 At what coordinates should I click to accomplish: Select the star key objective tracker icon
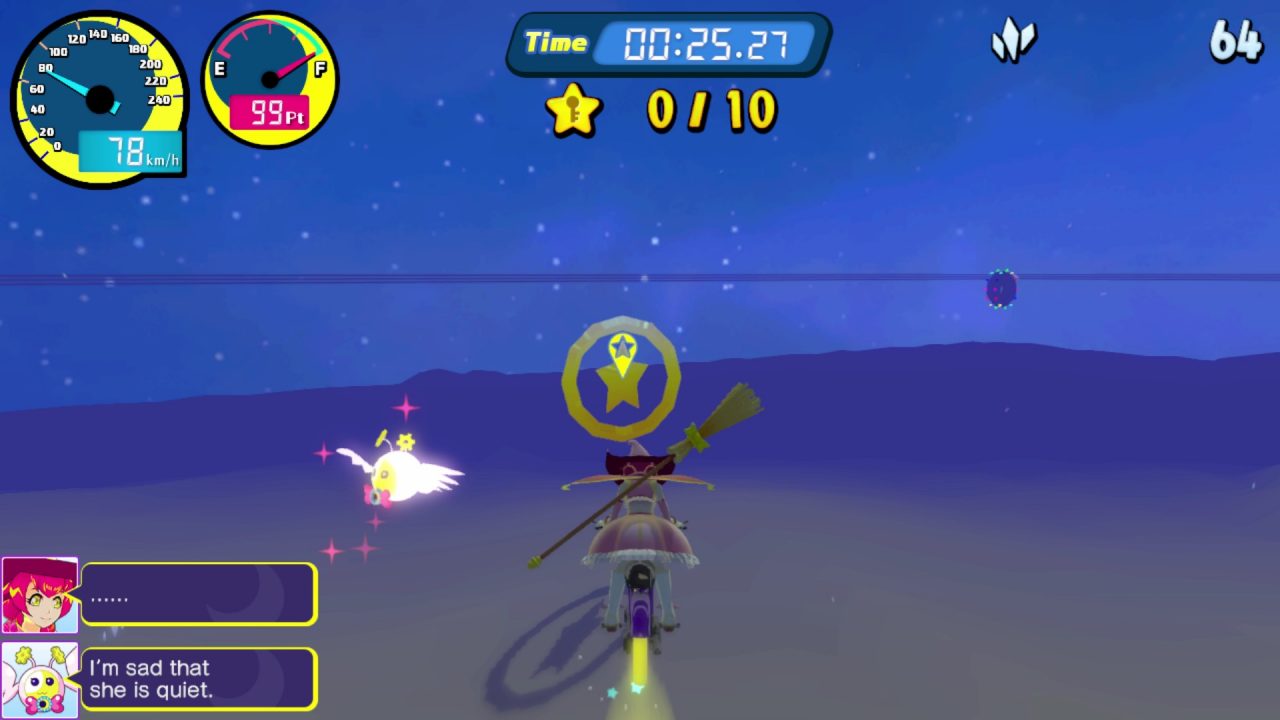pos(574,110)
